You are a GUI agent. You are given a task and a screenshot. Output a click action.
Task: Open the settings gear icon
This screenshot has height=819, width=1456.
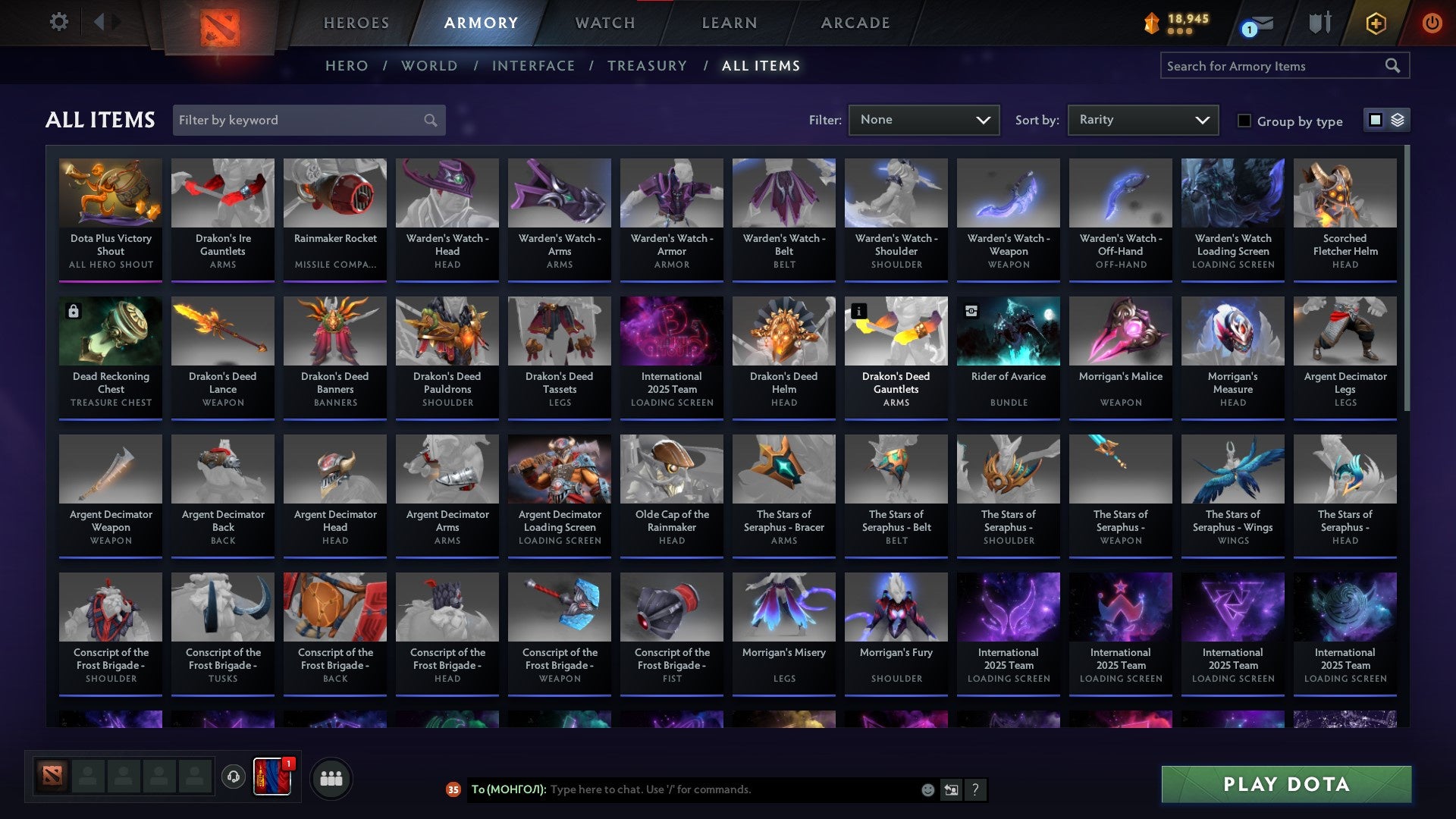point(58,22)
